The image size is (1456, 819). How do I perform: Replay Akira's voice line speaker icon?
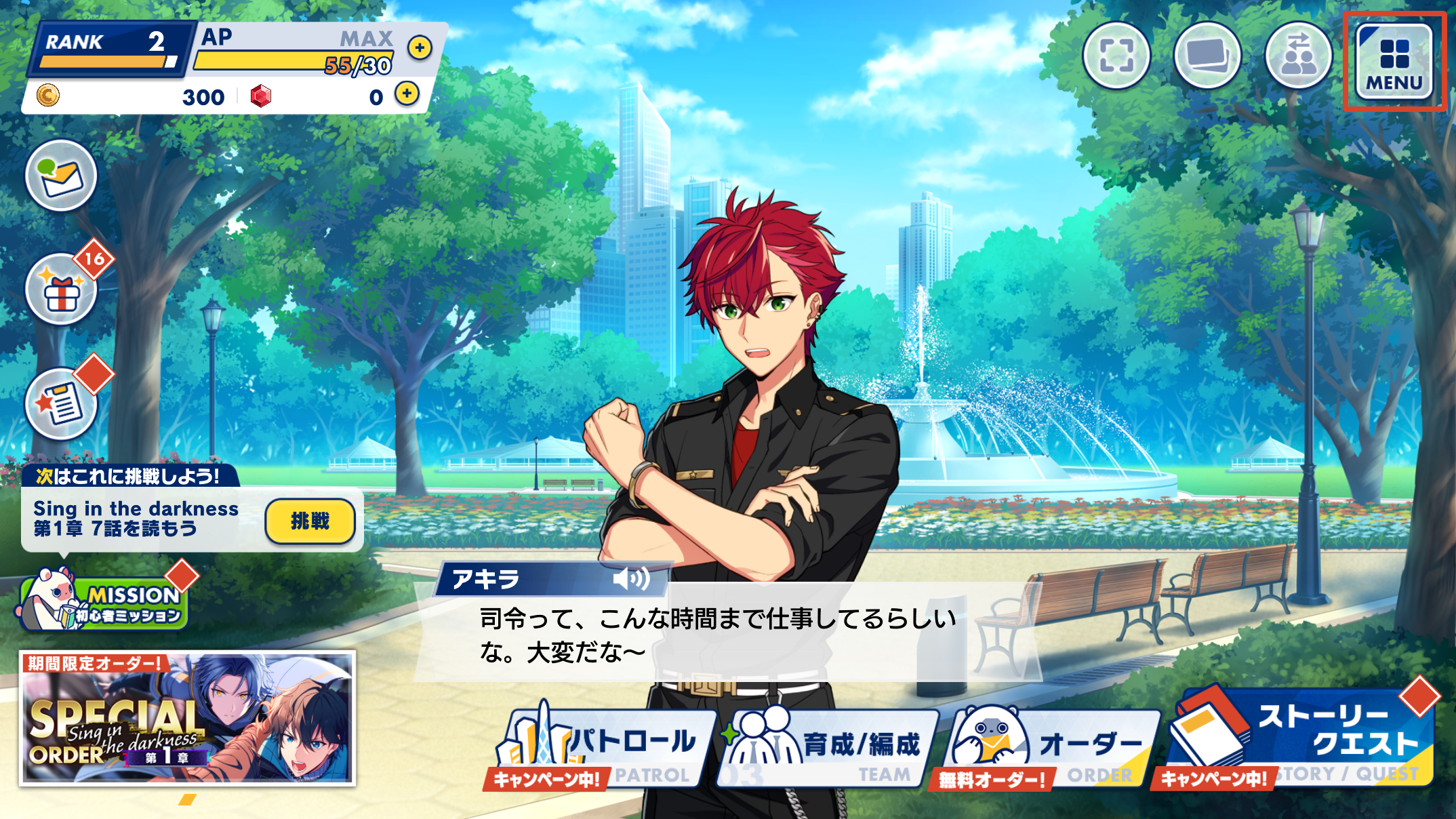tap(630, 579)
